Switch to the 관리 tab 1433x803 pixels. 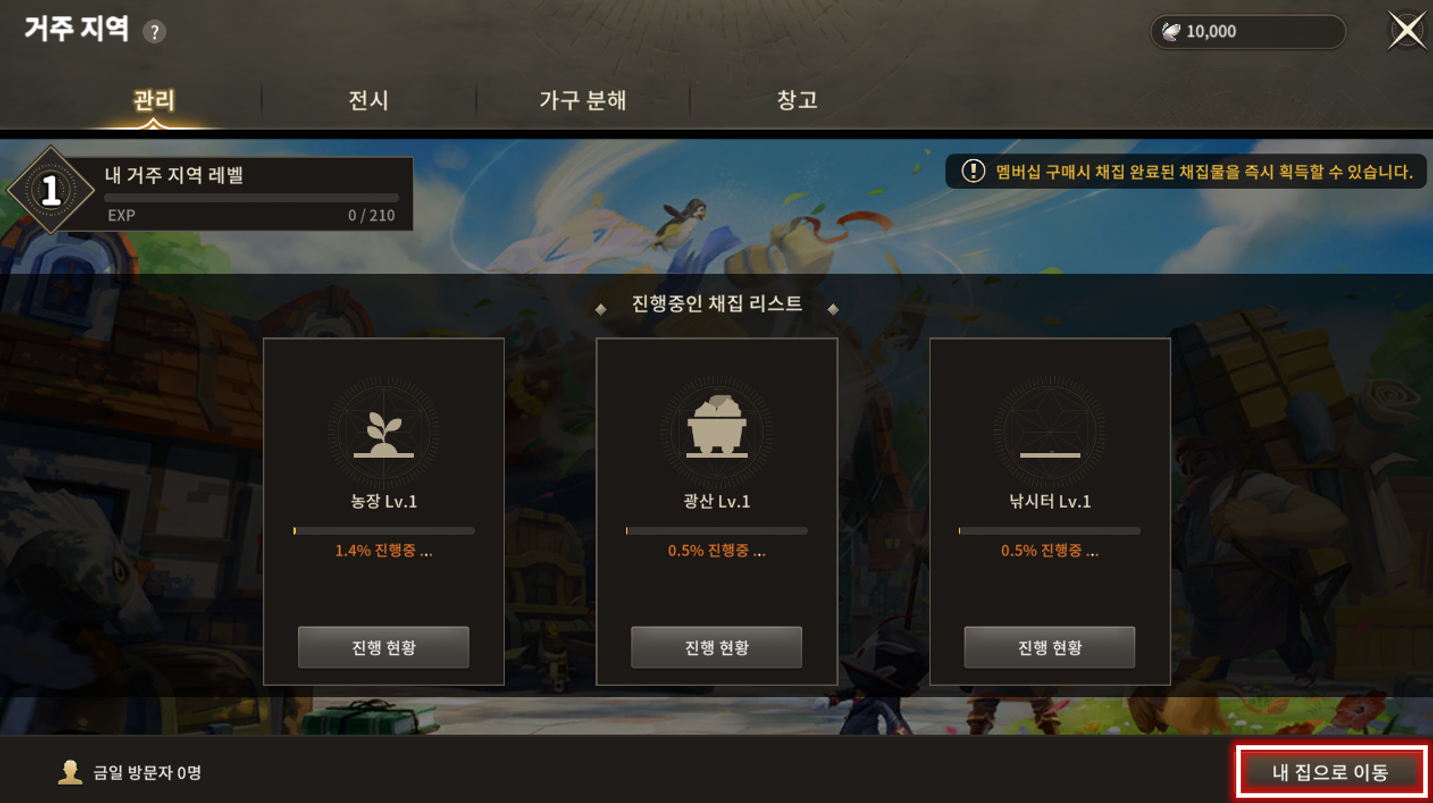tap(154, 100)
